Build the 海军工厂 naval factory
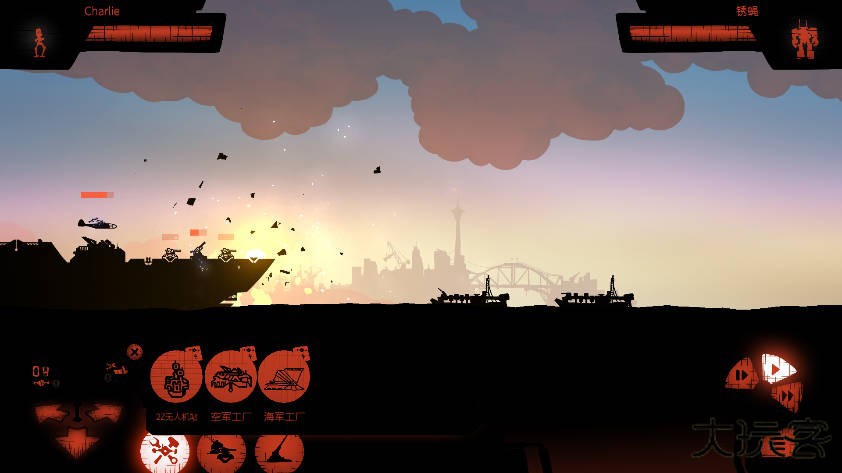 click(284, 377)
